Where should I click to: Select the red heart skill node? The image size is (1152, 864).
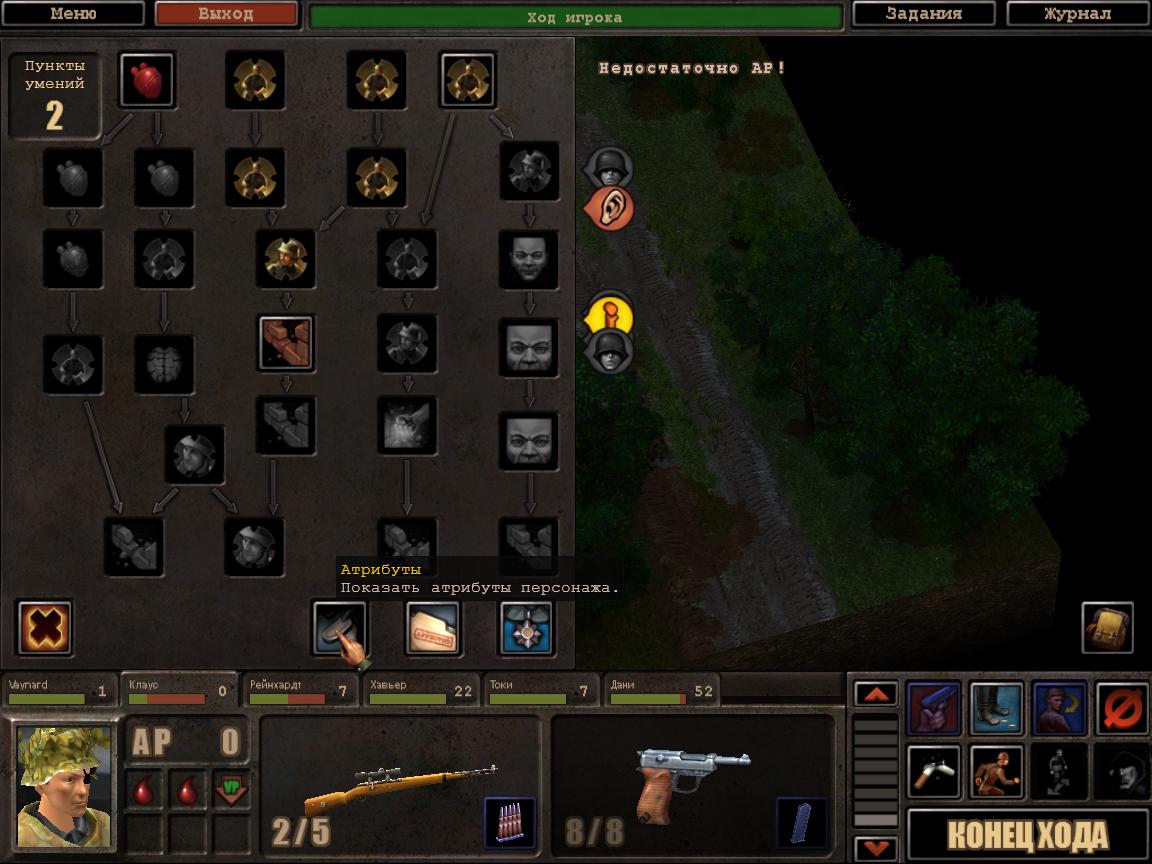(147, 80)
